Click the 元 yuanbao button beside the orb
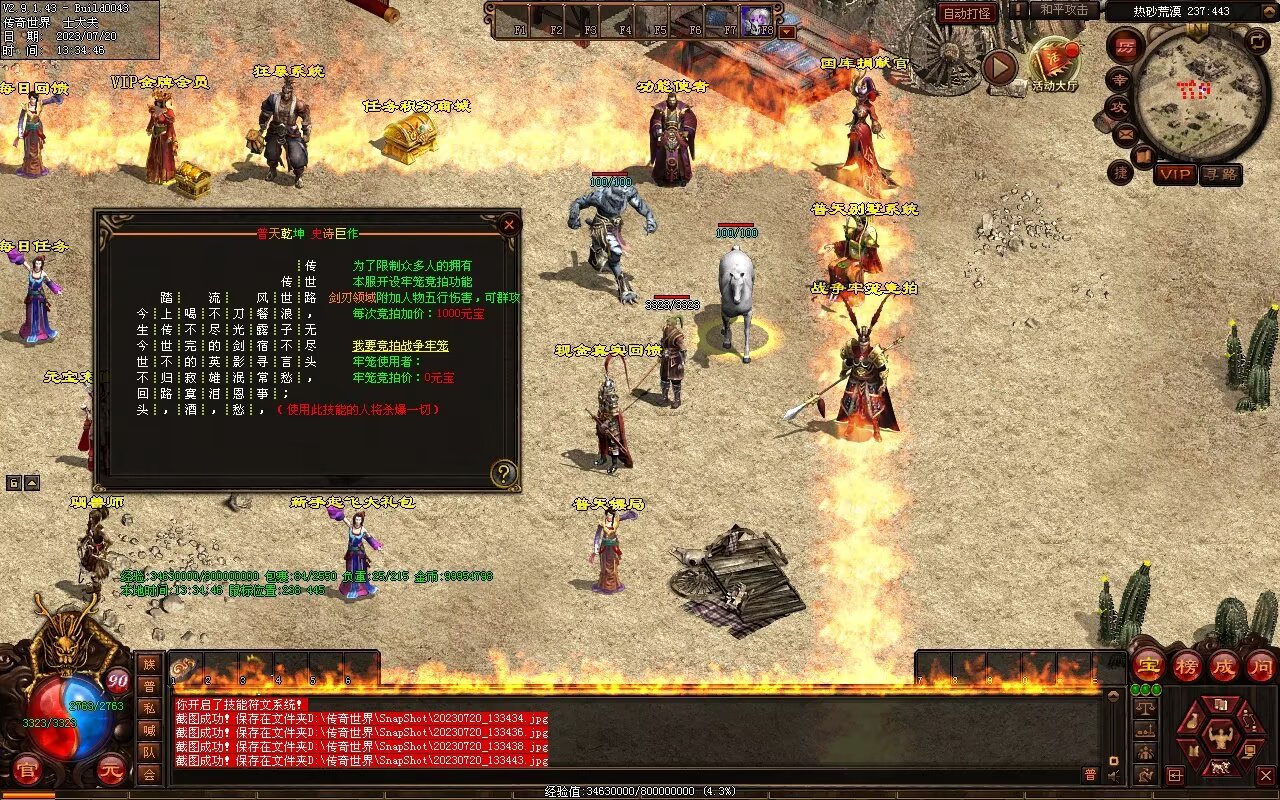The height and width of the screenshot is (800, 1280). [x=111, y=769]
